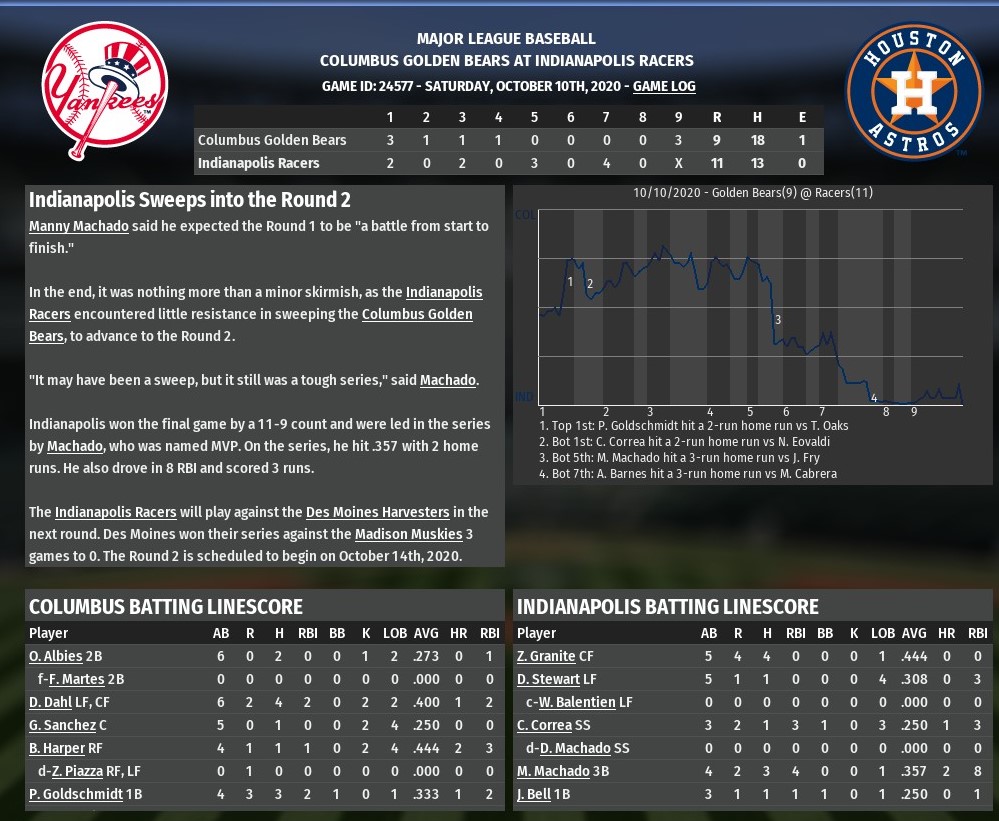Select Z. Granite in Indianapolis linescore

(546, 656)
